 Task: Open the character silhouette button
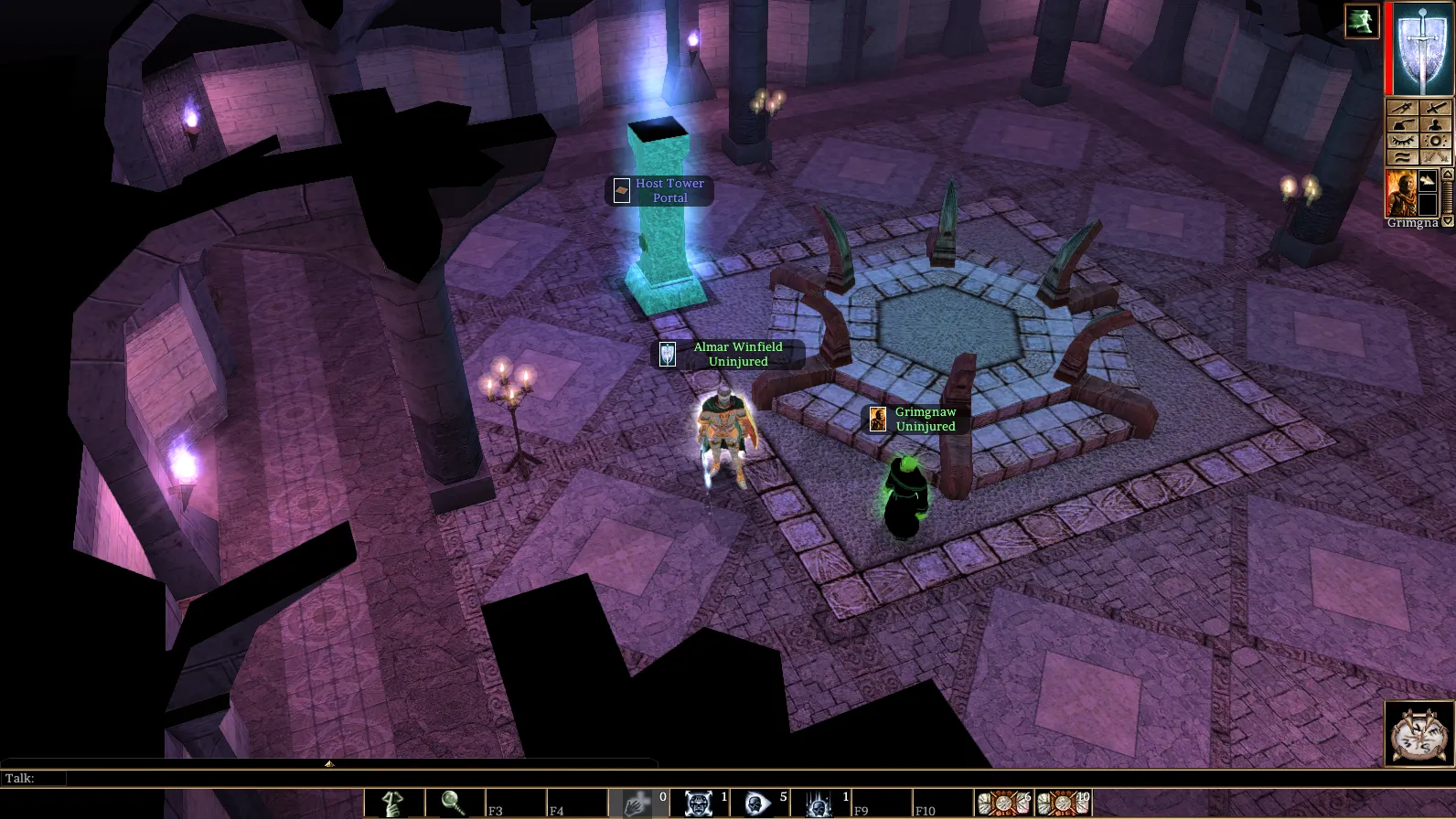1436,124
